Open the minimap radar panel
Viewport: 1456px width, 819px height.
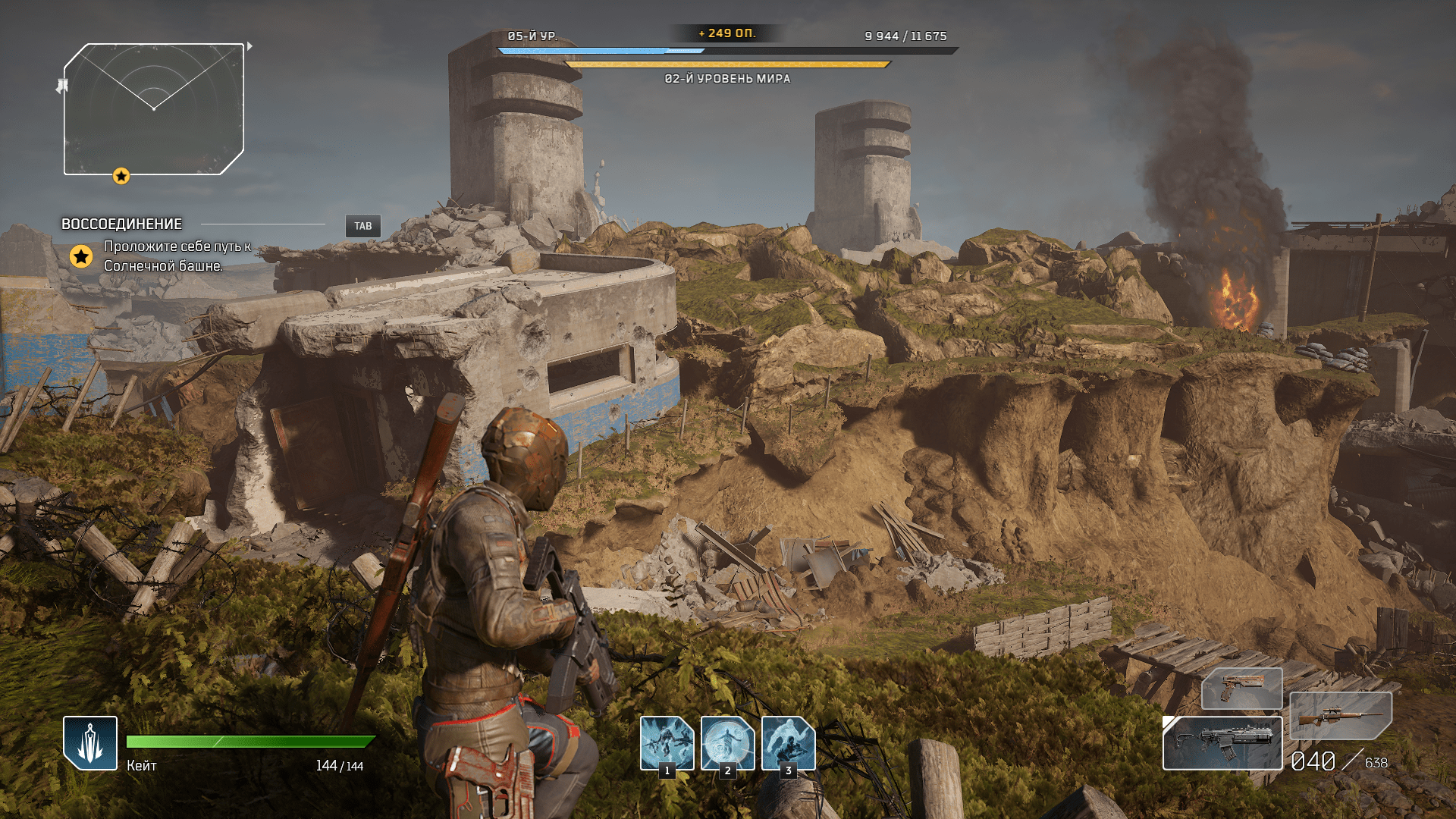(154, 109)
